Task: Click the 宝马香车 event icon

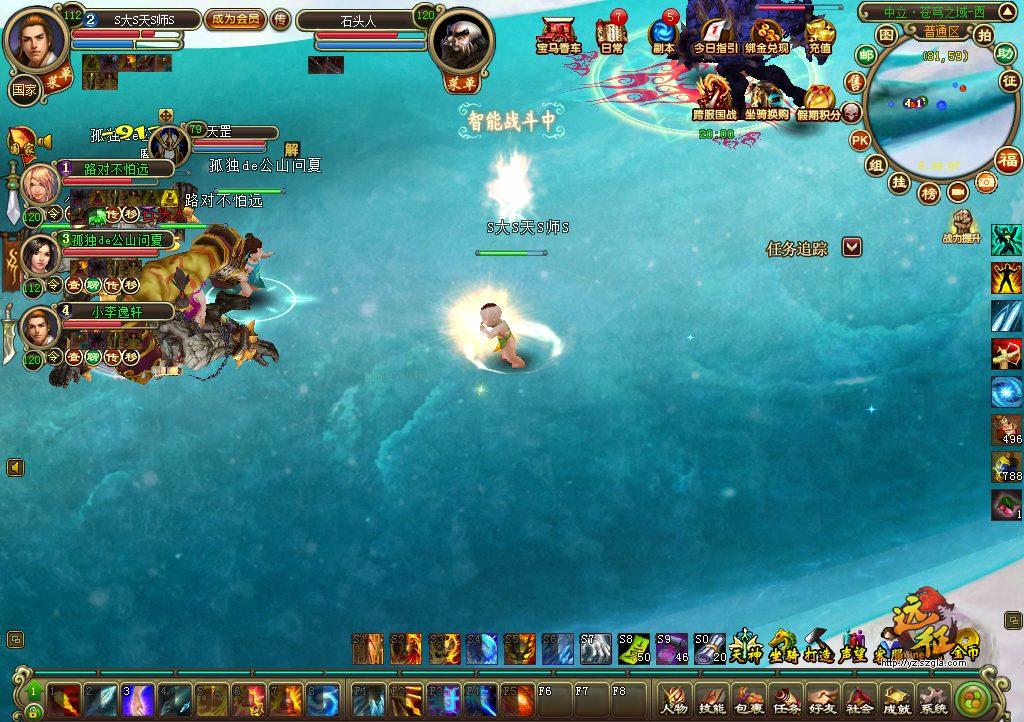Action: [560, 34]
